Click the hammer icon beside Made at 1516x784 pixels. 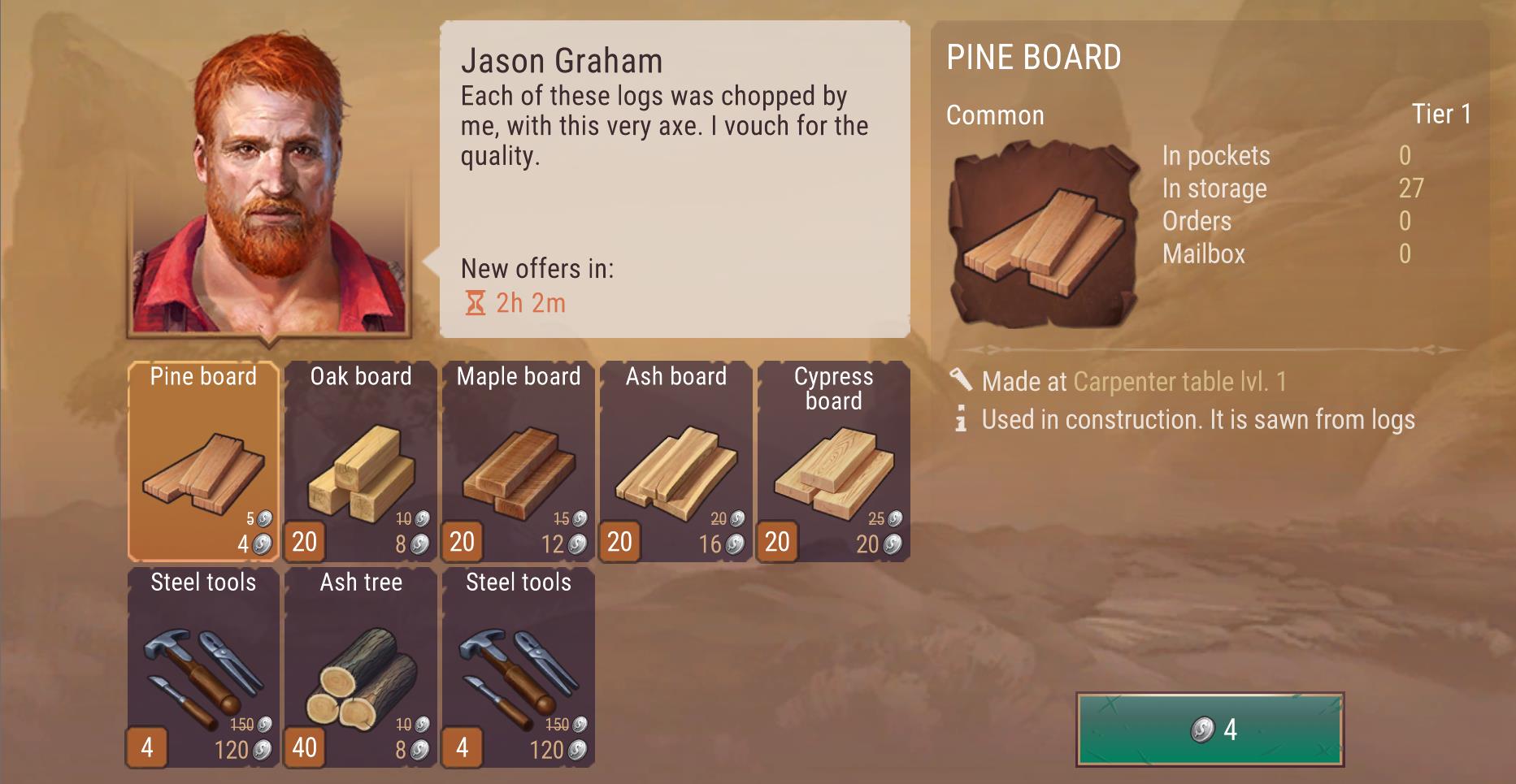962,379
